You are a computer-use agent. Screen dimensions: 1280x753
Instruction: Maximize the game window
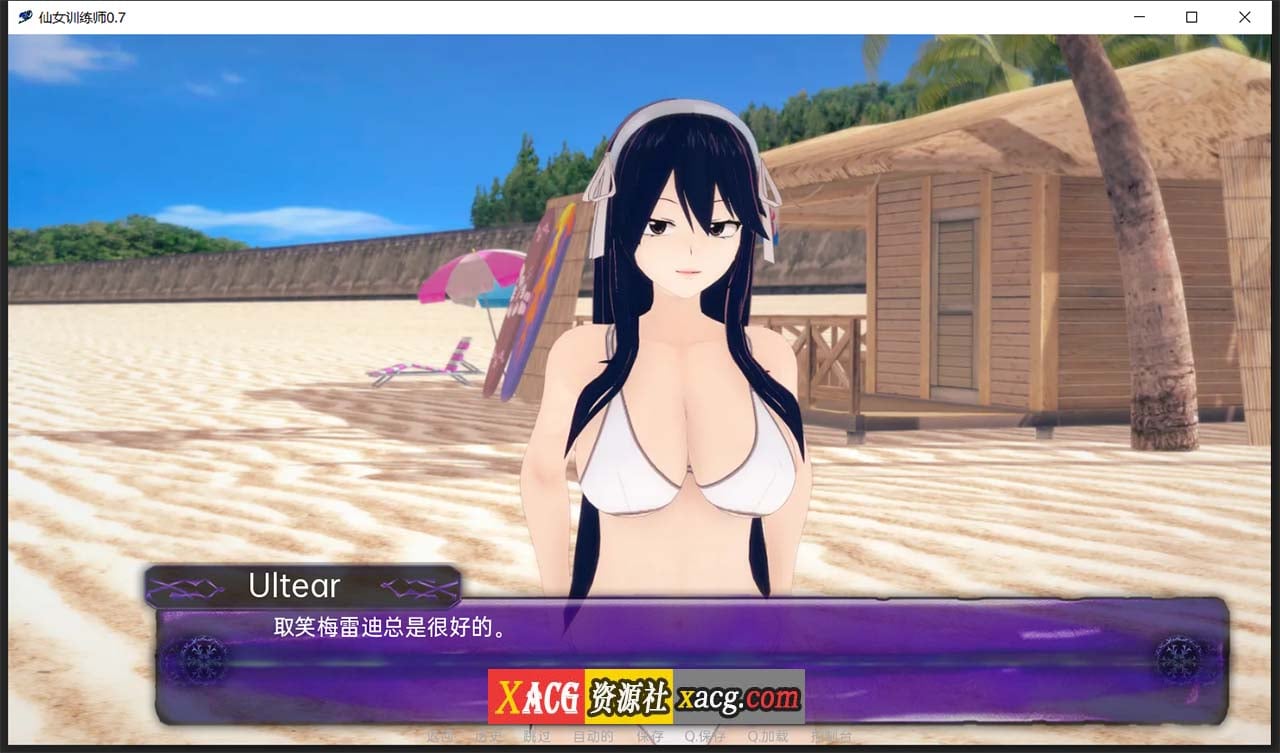click(x=1191, y=16)
